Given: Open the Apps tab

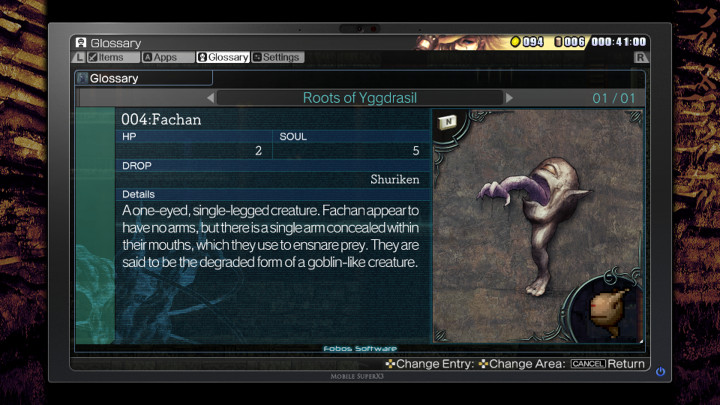Looking at the screenshot, I should [160, 57].
